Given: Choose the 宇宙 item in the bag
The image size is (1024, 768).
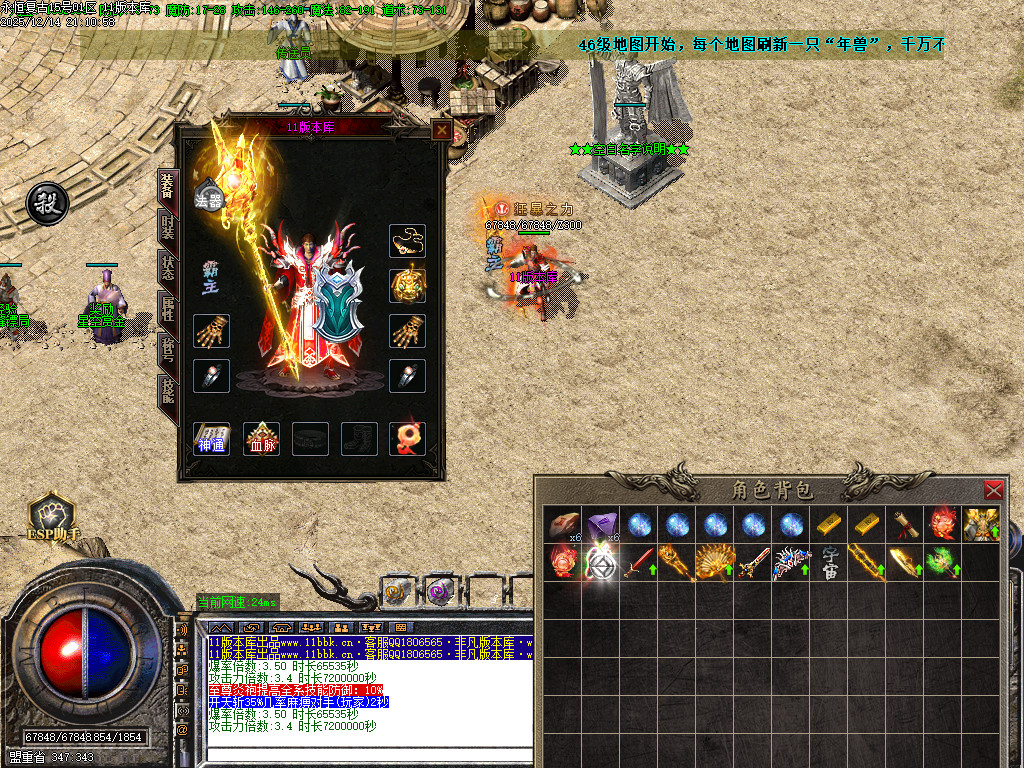Looking at the screenshot, I should [830, 562].
